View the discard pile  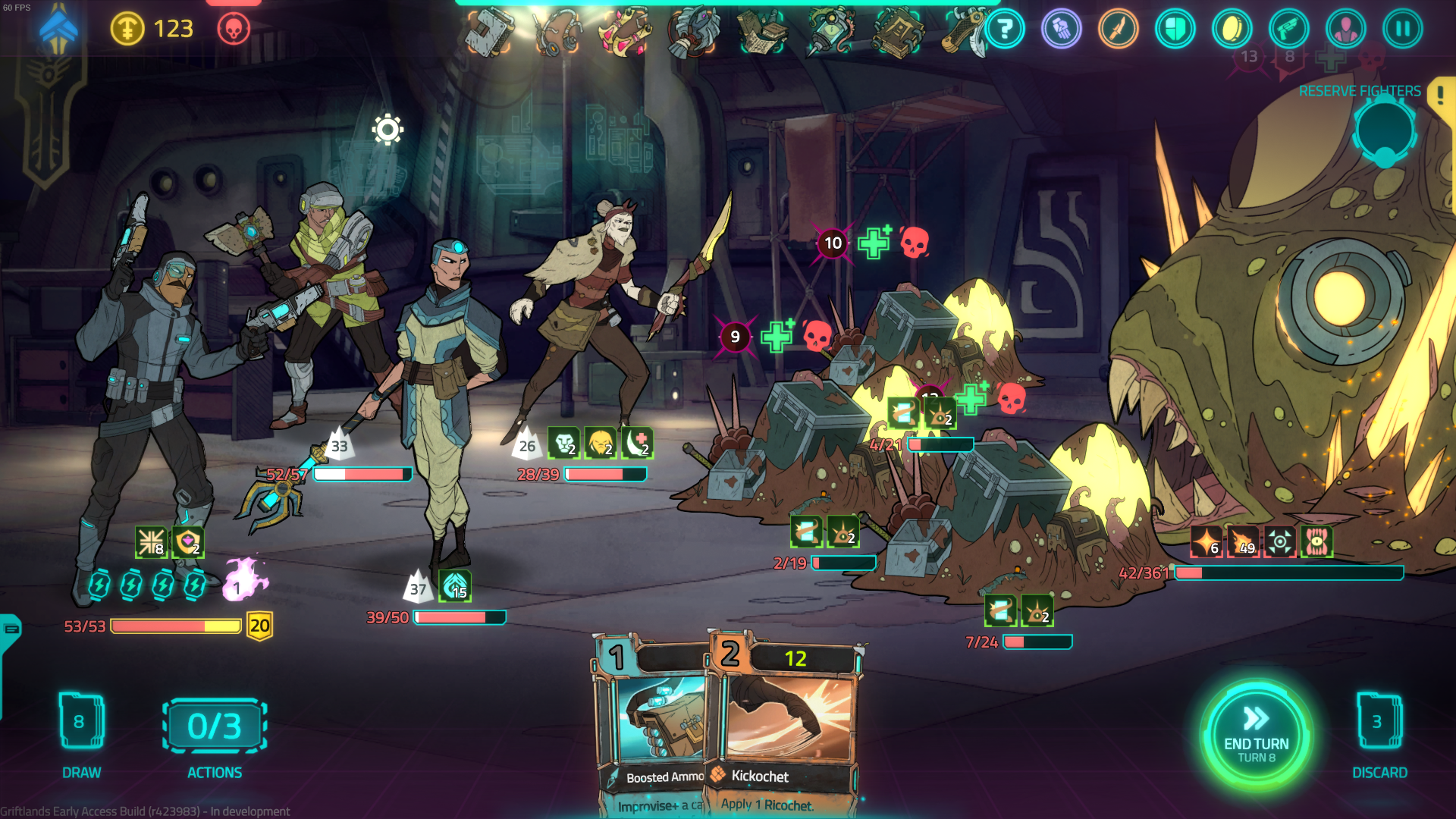point(1379,723)
